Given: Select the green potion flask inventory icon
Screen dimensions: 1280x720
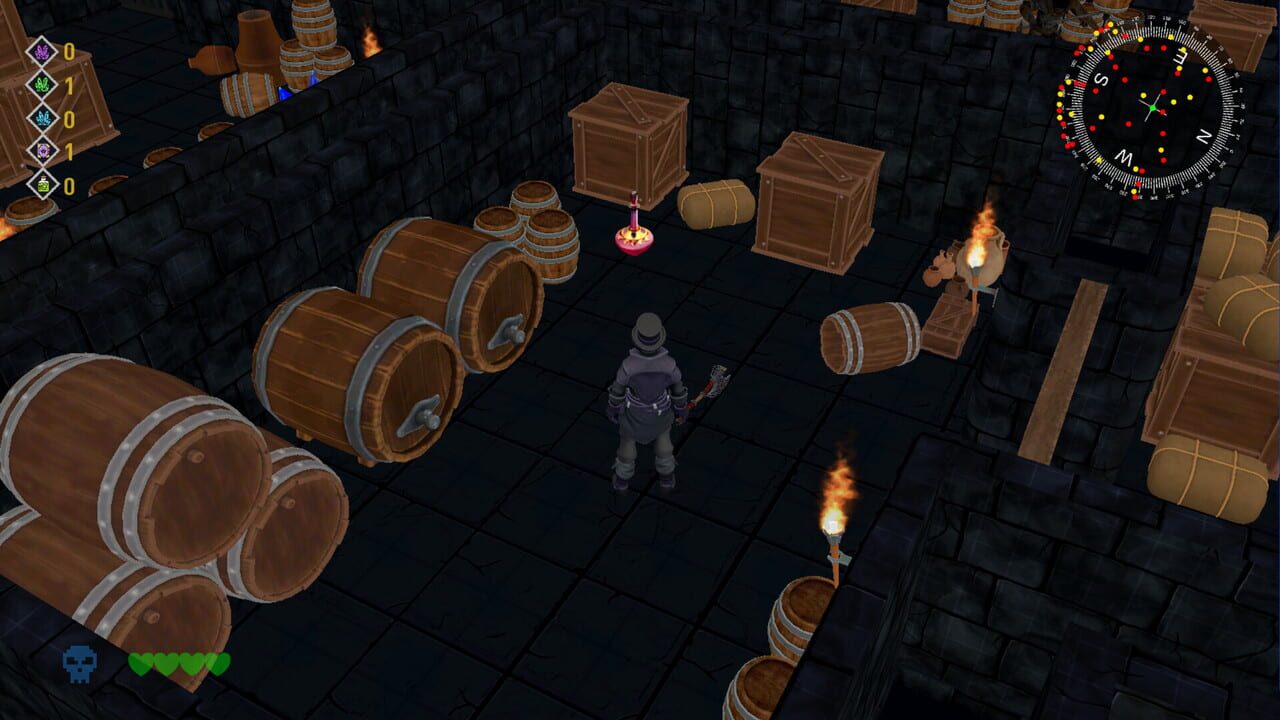Looking at the screenshot, I should pyautogui.click(x=43, y=183).
